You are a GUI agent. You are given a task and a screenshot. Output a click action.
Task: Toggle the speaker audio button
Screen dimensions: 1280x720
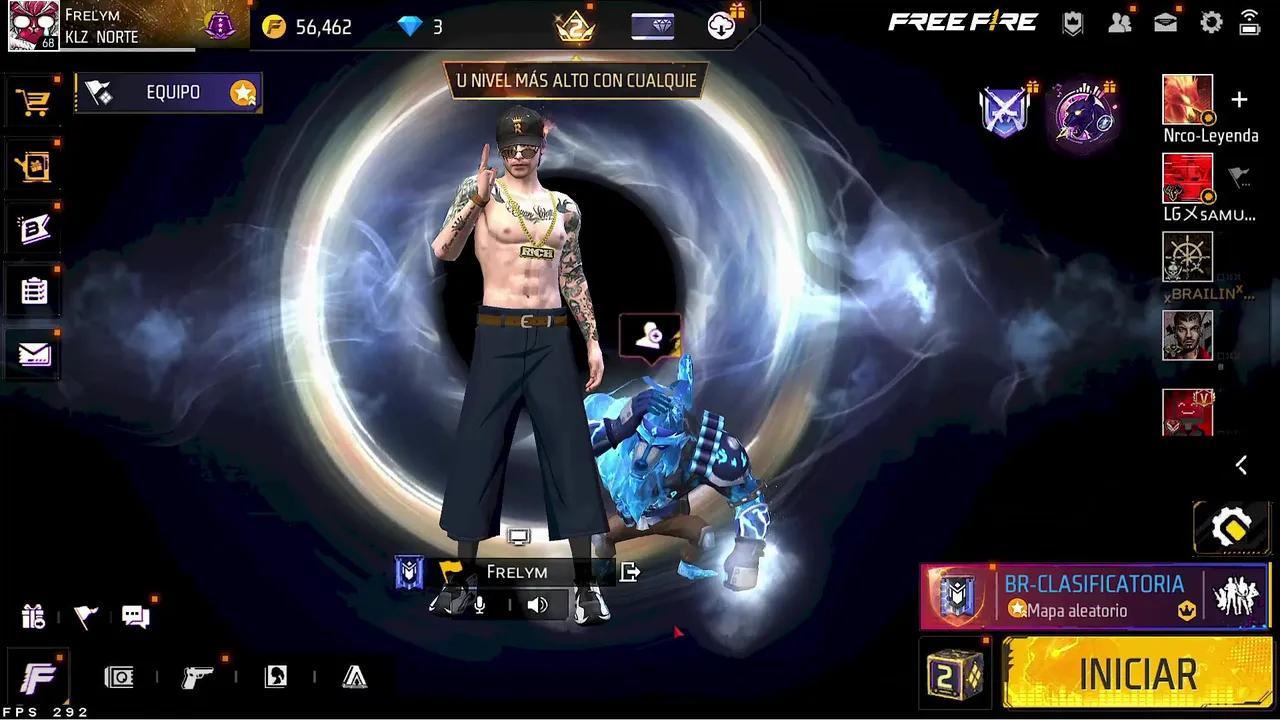(538, 604)
